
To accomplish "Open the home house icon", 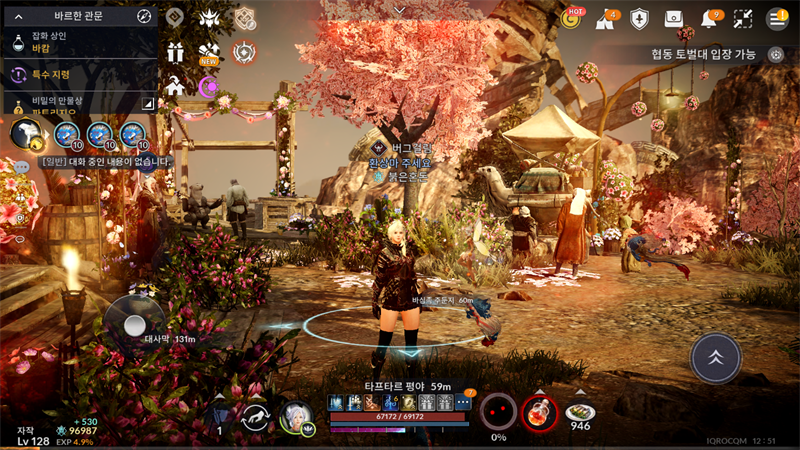I will [176, 86].
